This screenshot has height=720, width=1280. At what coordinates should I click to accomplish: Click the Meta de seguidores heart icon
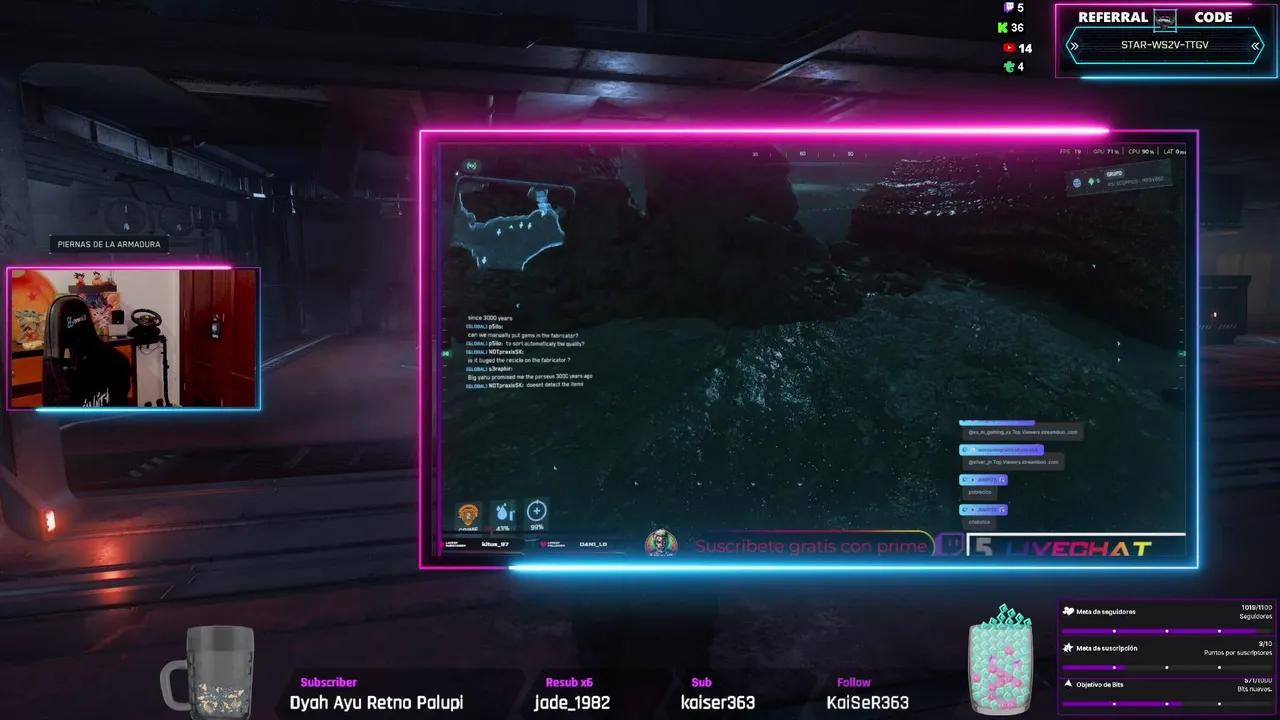pos(1069,611)
